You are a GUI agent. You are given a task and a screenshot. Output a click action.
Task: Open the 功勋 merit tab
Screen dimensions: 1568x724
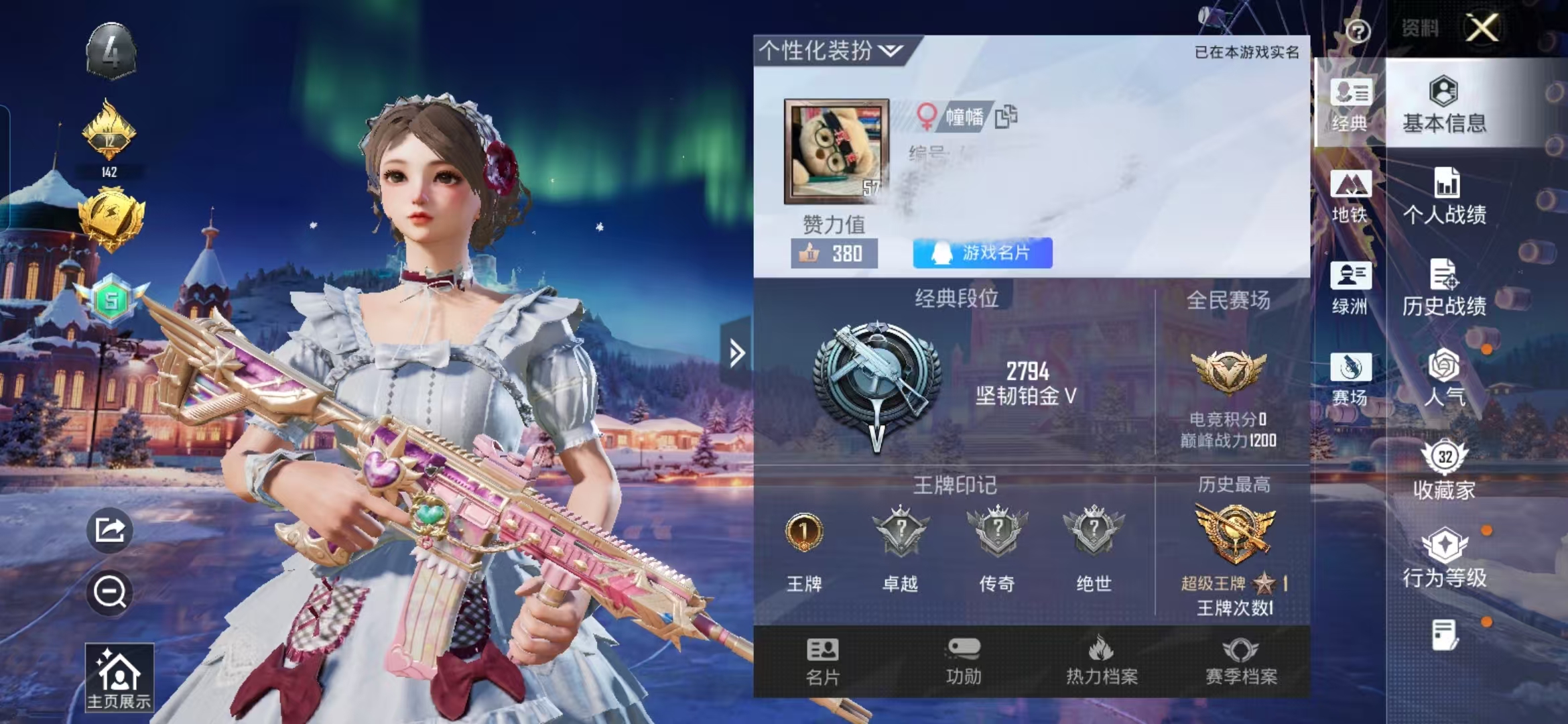964,662
